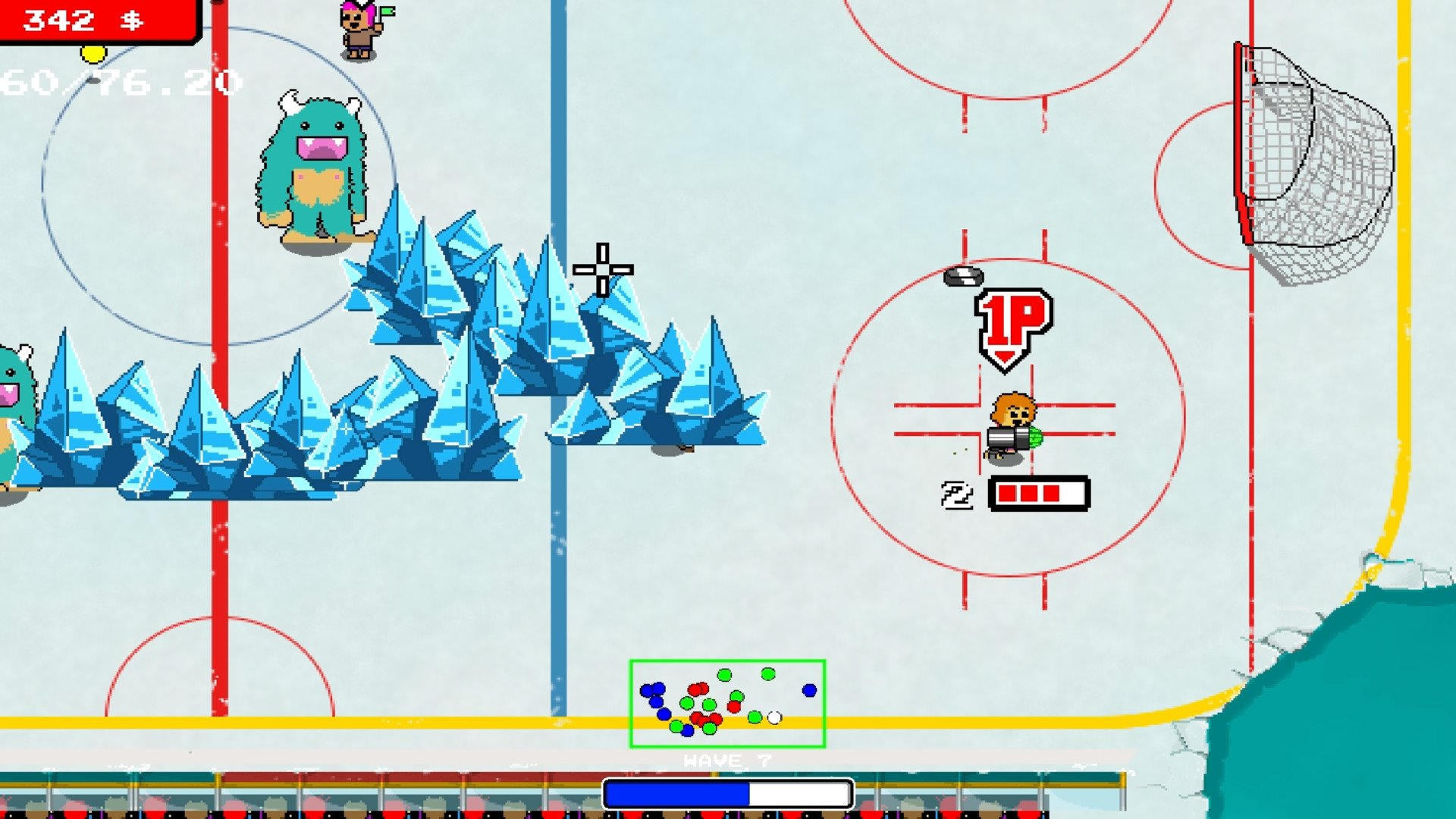
Task: Click the white dollar sign on the red banner
Action: (130, 20)
